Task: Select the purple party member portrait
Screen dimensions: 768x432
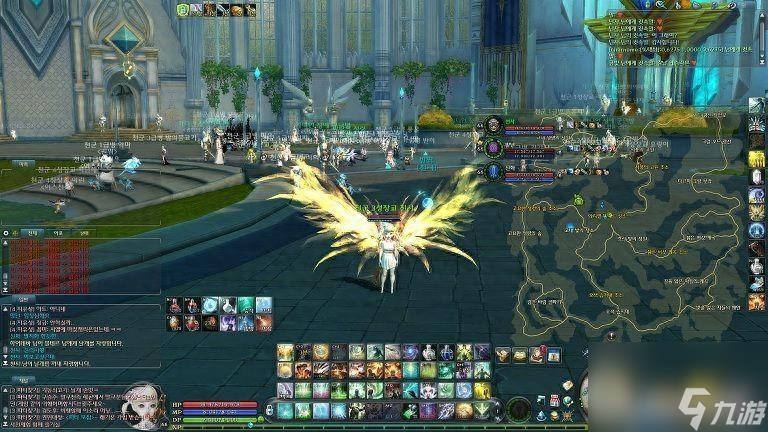Action: click(x=493, y=148)
